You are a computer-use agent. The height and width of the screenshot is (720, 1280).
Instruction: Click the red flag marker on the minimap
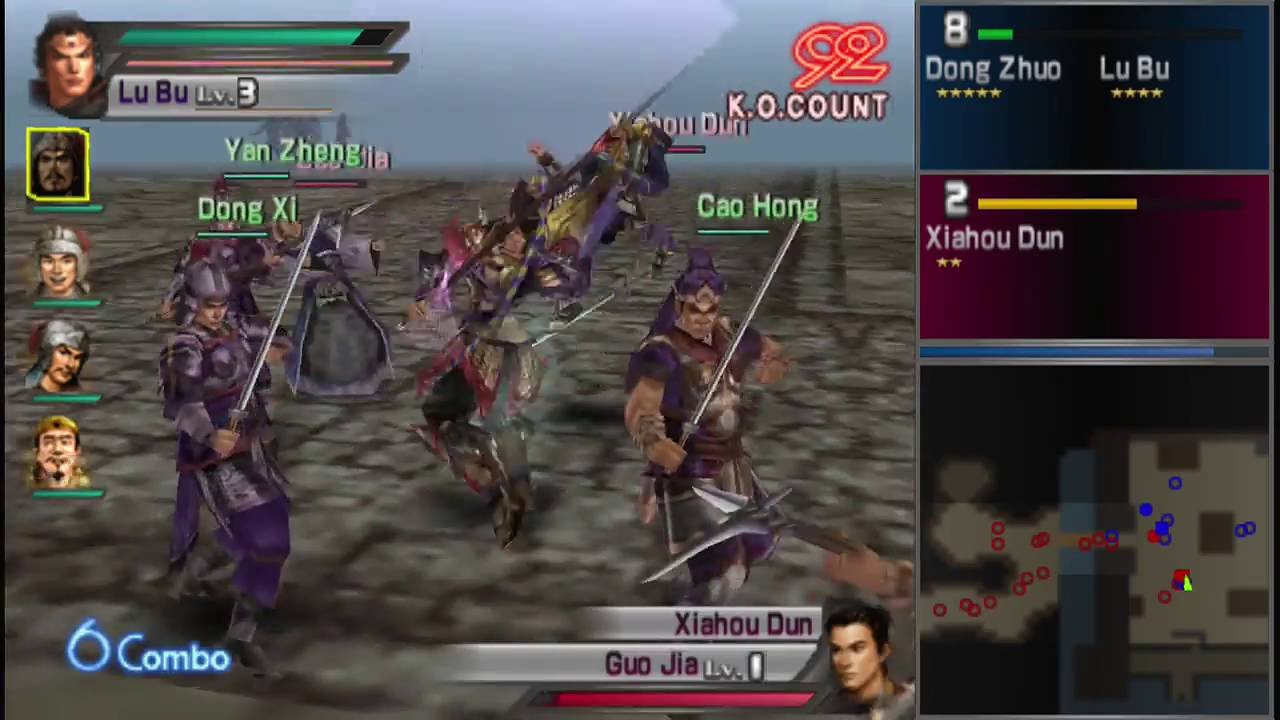pos(1184,582)
